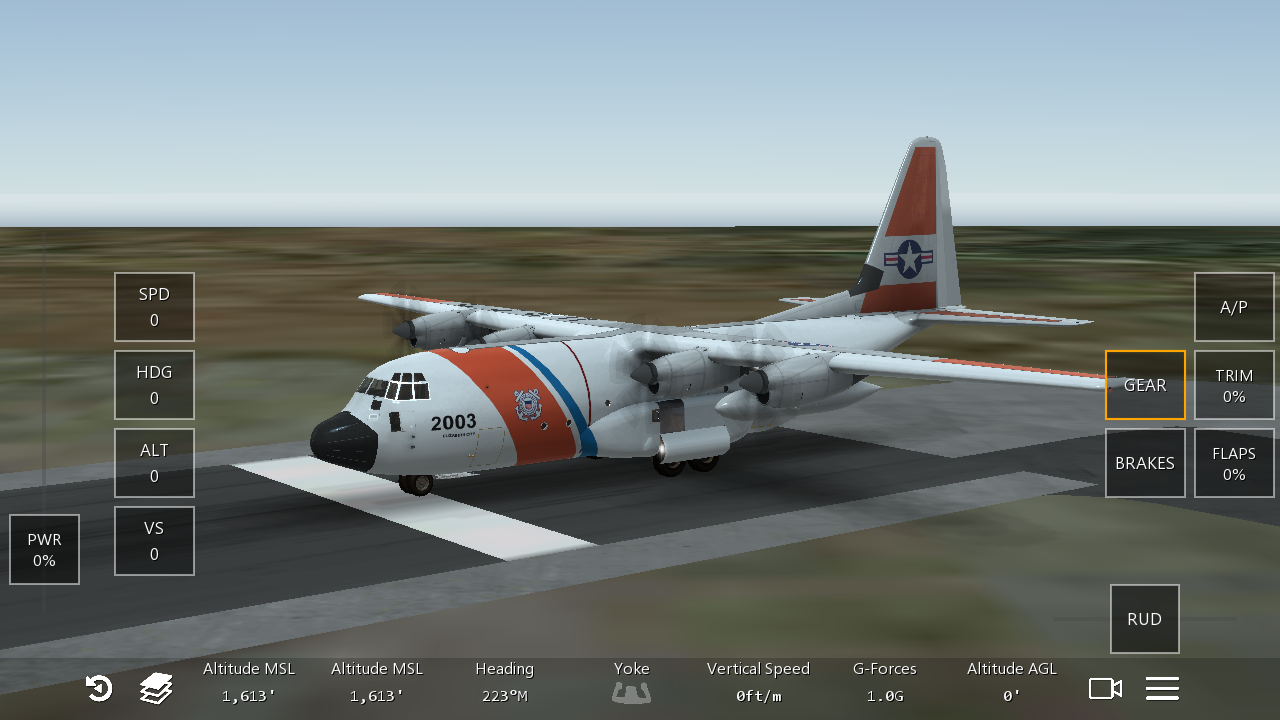This screenshot has width=1280, height=720.
Task: Open the stacked layers icon
Action: pos(156,688)
